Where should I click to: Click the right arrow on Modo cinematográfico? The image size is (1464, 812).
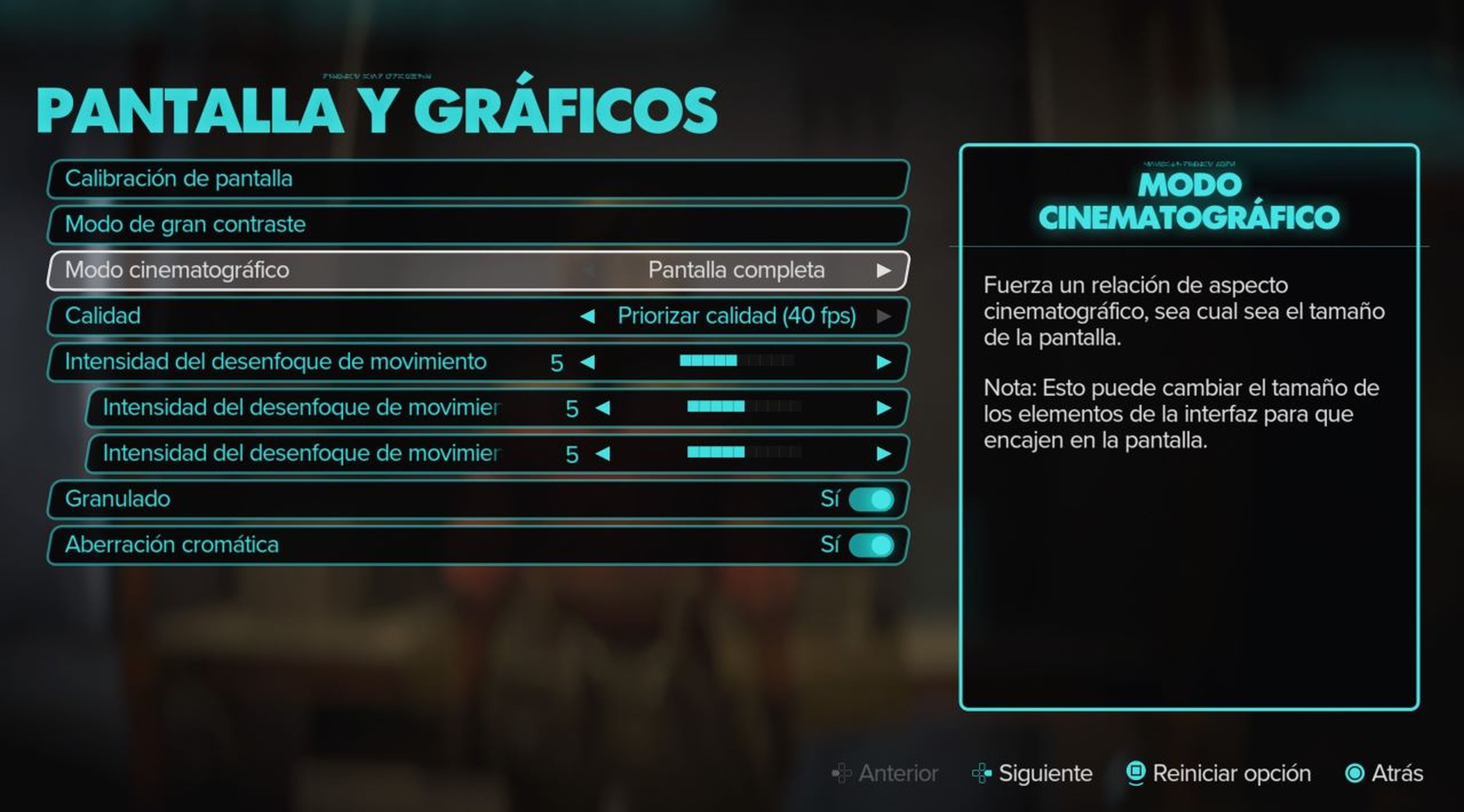[884, 271]
